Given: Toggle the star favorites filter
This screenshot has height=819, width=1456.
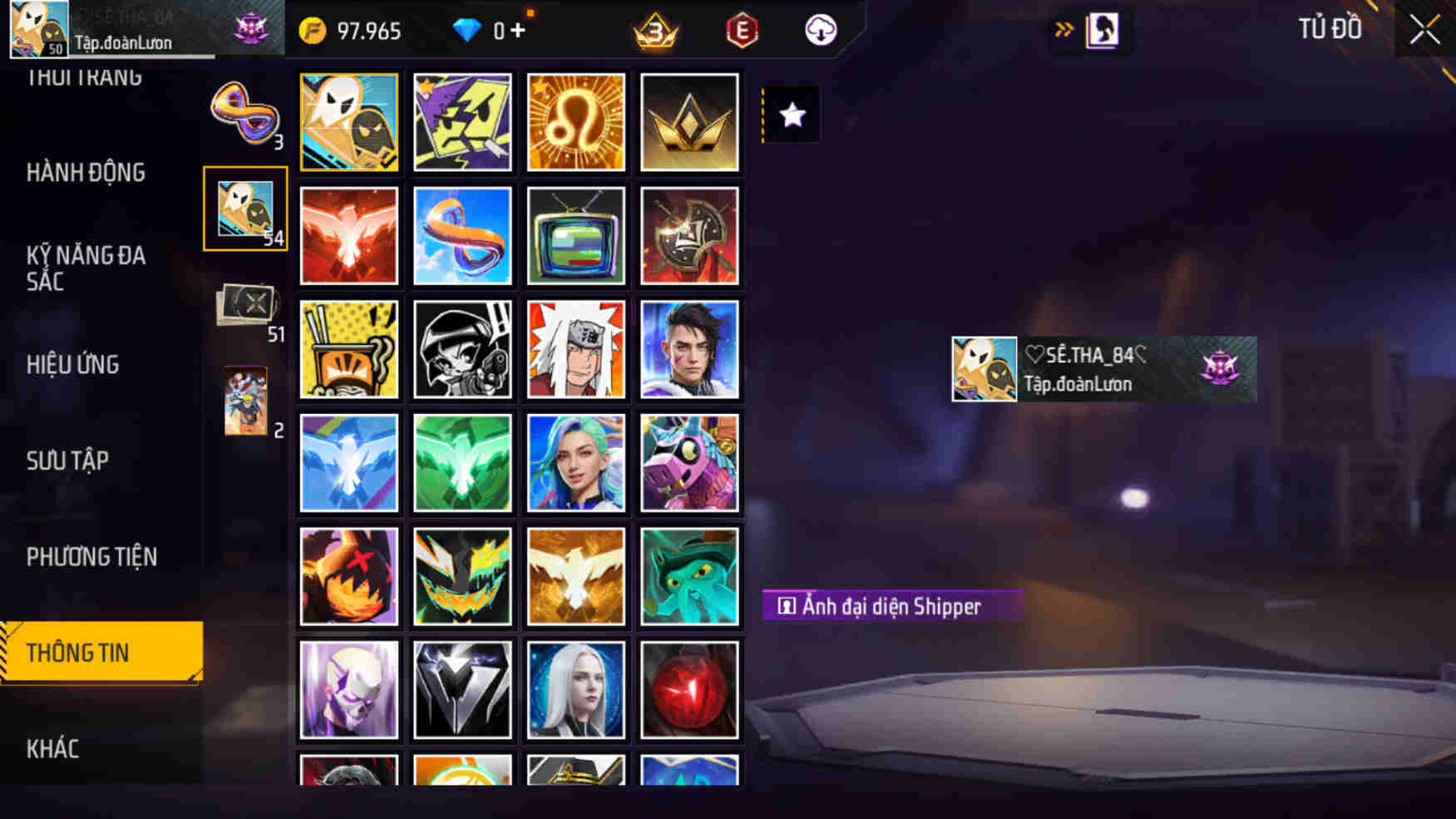Looking at the screenshot, I should pos(790,115).
